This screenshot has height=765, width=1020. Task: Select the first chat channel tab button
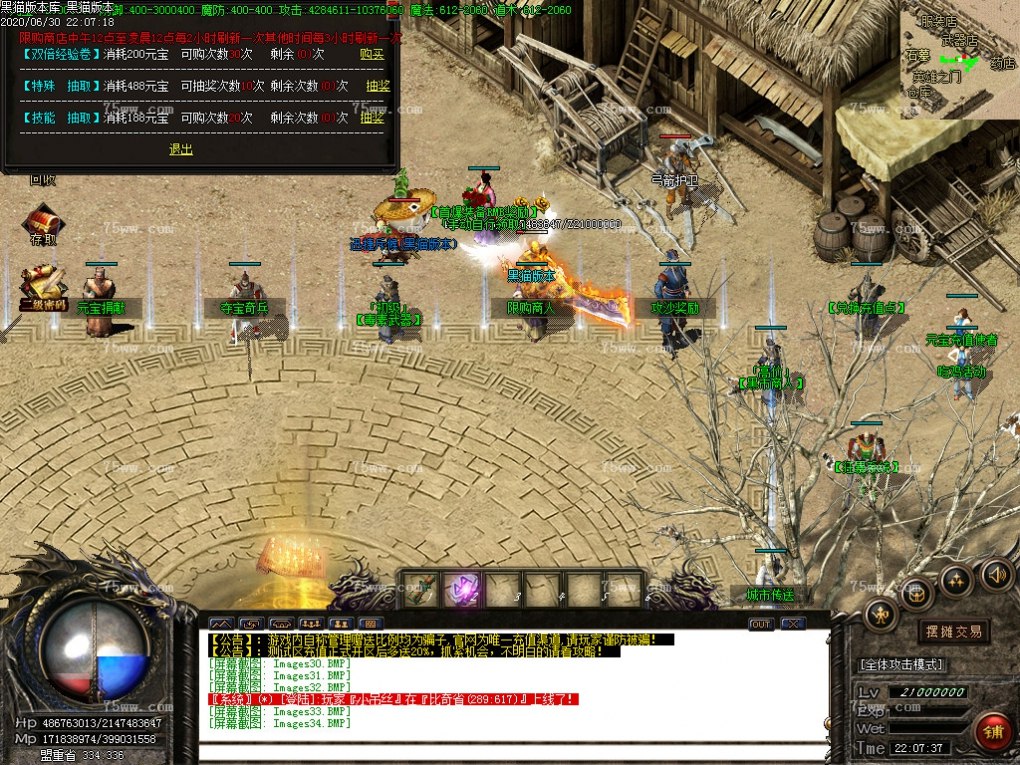pyautogui.click(x=220, y=623)
